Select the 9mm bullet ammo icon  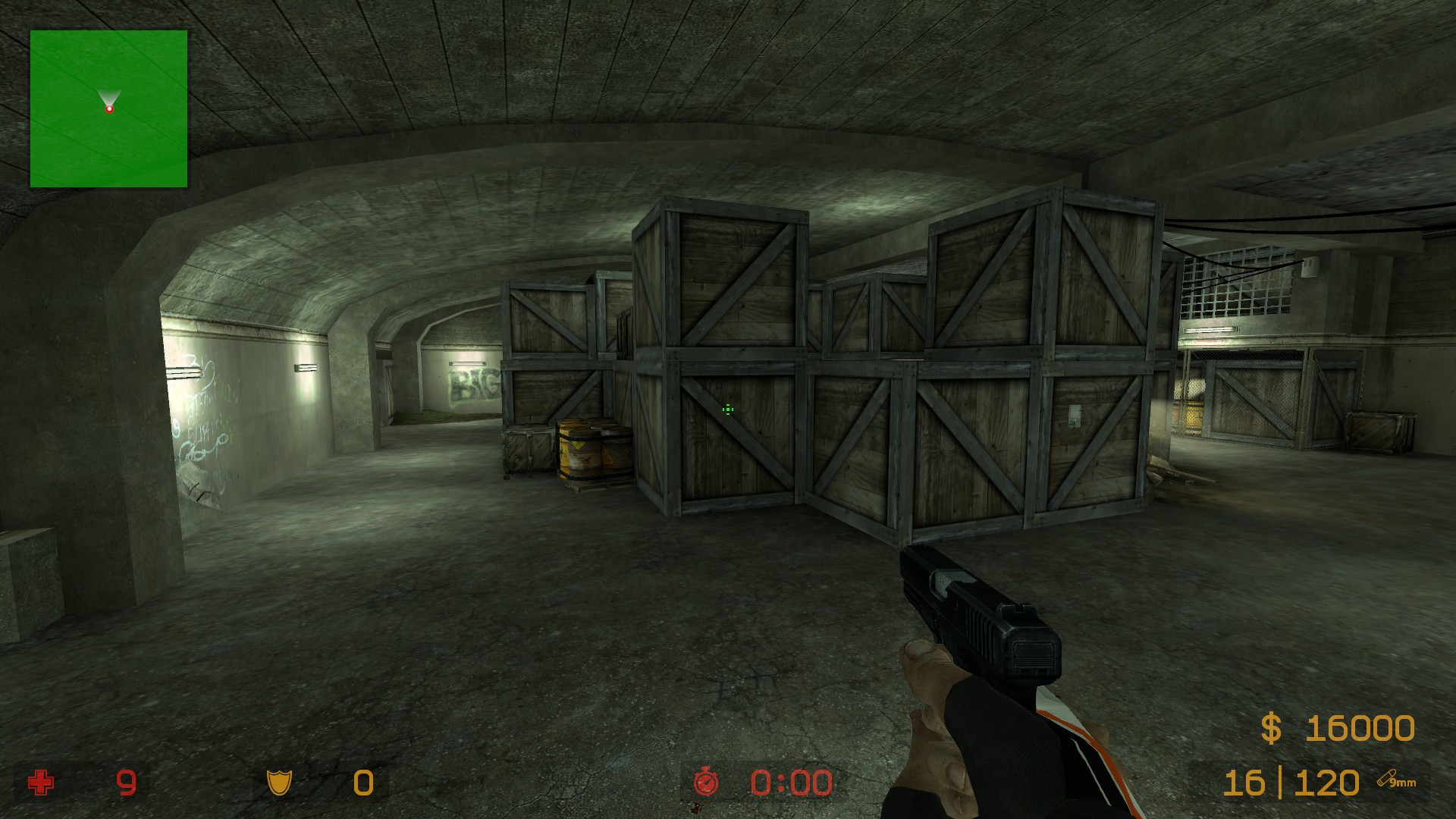(1396, 779)
